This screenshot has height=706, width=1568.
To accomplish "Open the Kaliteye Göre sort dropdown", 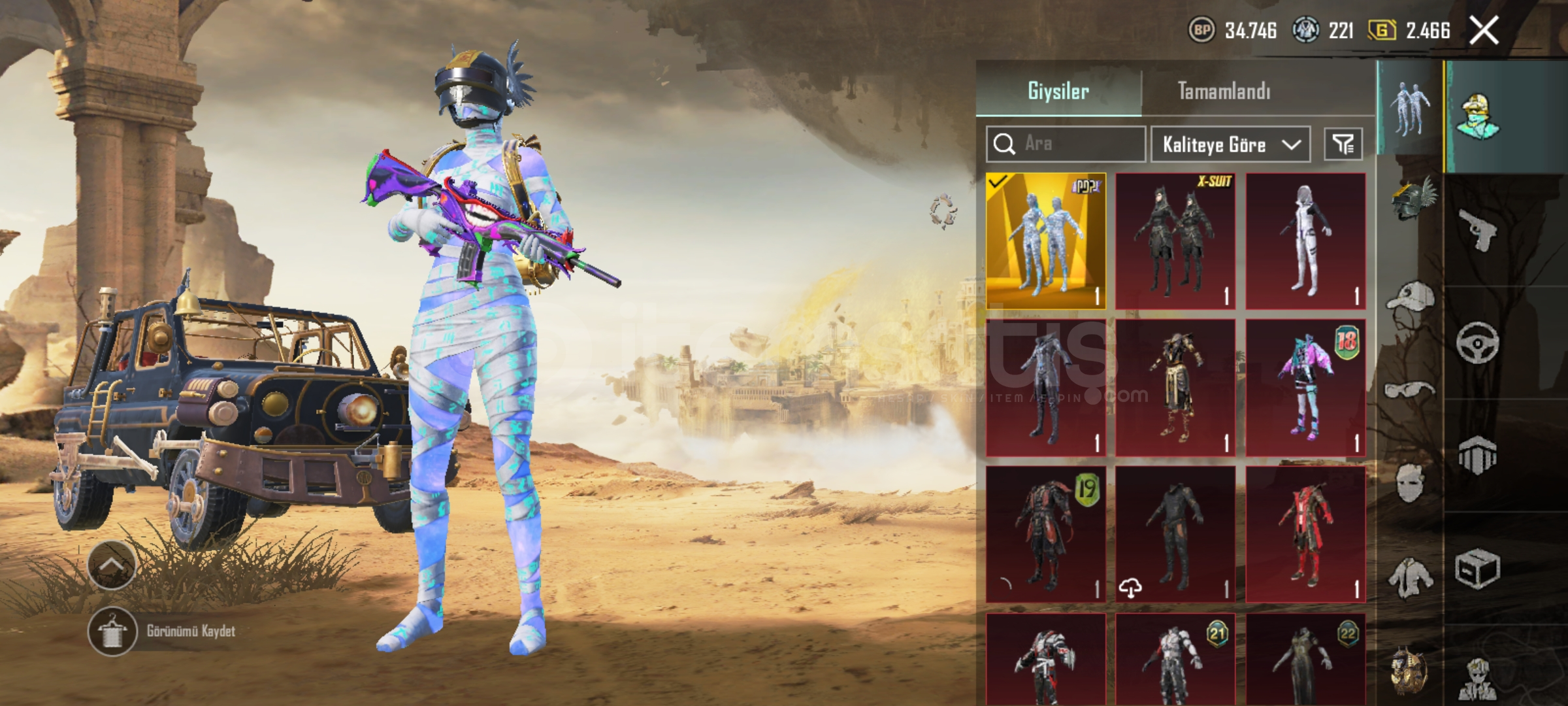I will (x=1230, y=144).
